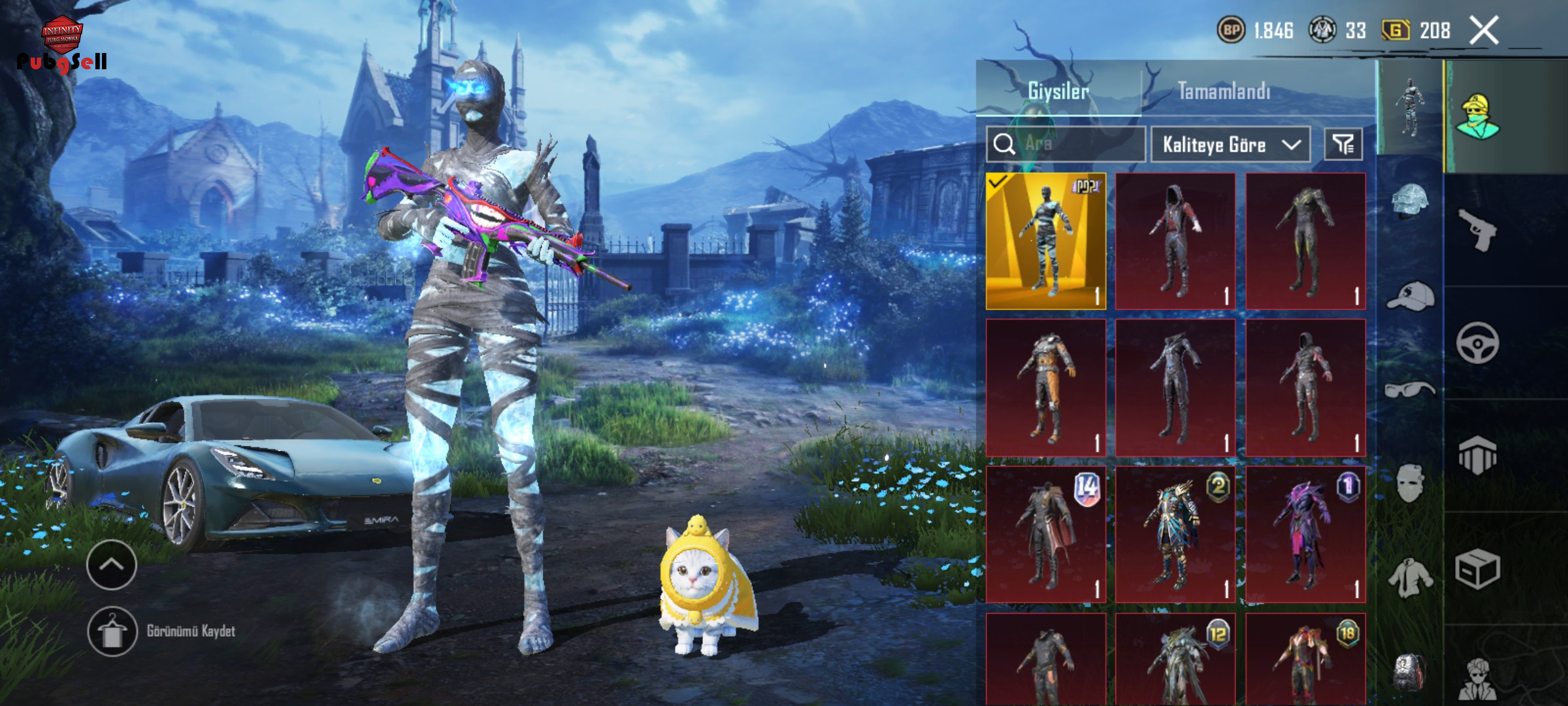Close the inventory screen with the X
This screenshot has width=1568, height=706.
tap(1484, 30)
